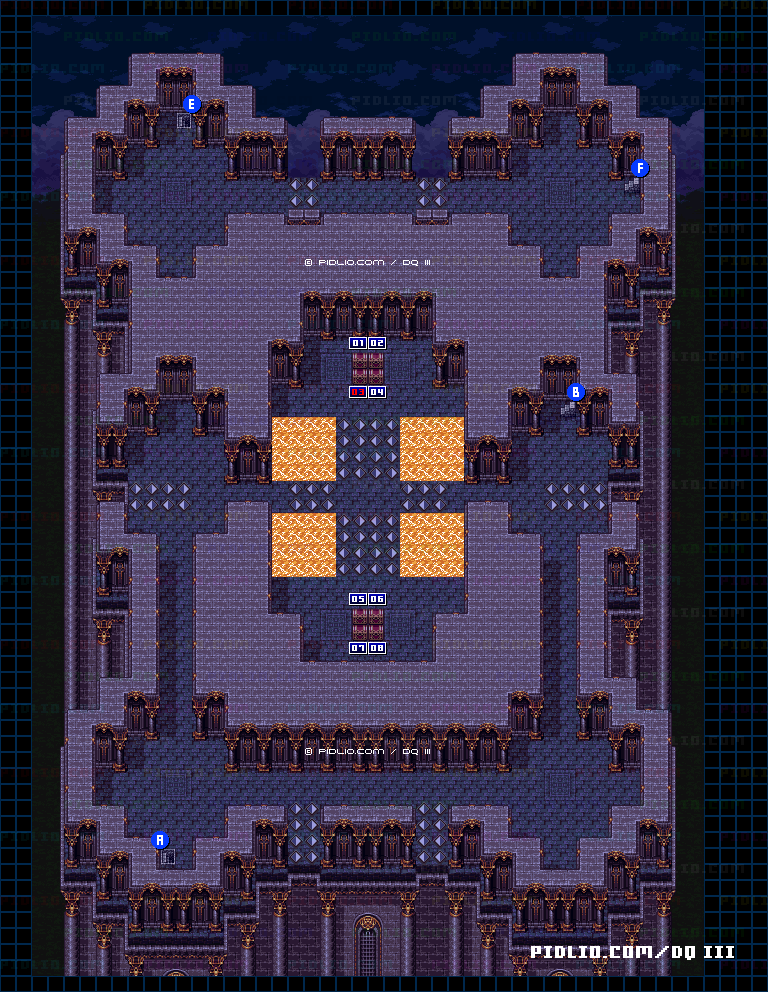This screenshot has width=768, height=992.
Task: Select chest marker 04
Action: 377,392
